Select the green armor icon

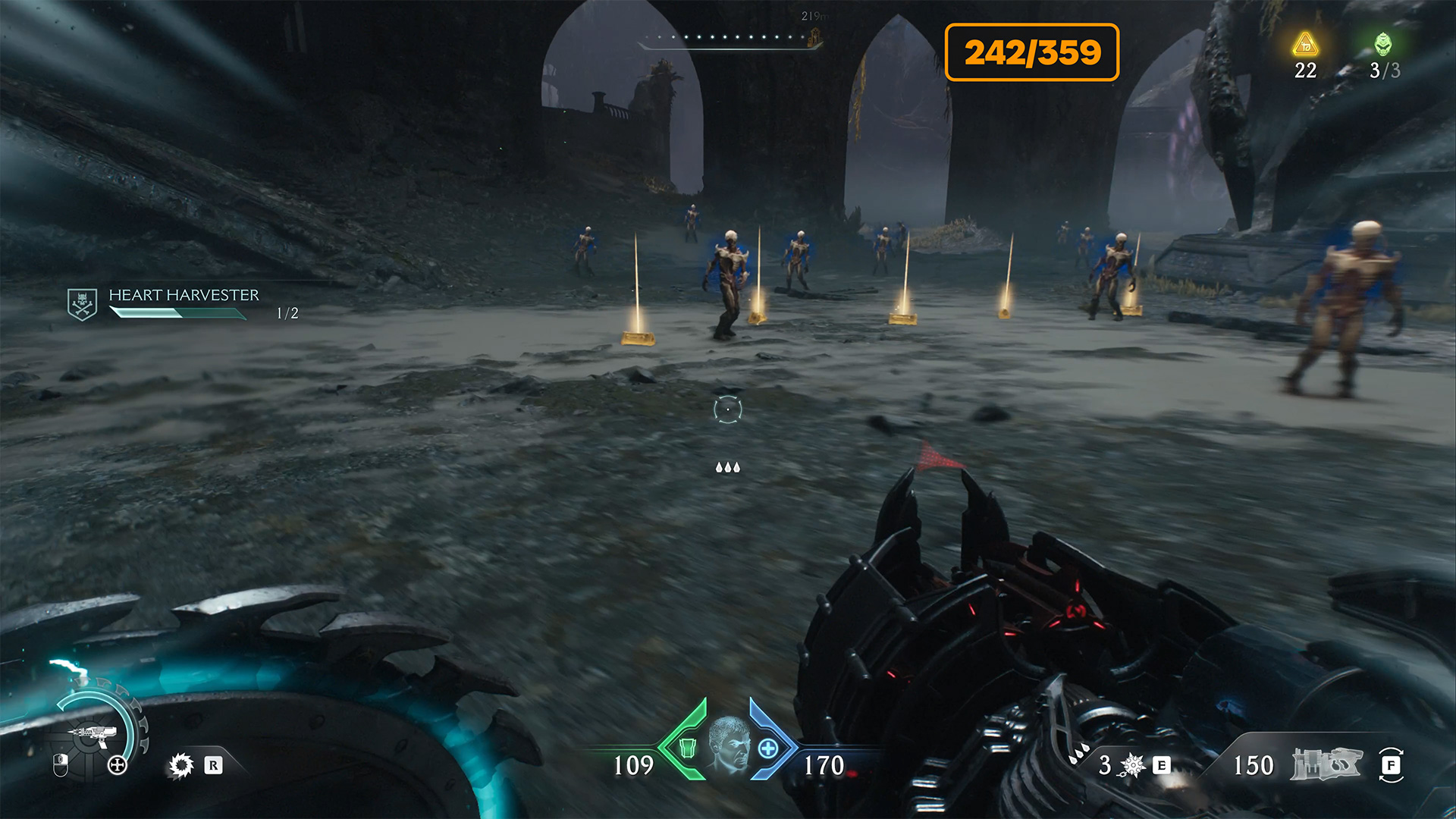coord(687,748)
